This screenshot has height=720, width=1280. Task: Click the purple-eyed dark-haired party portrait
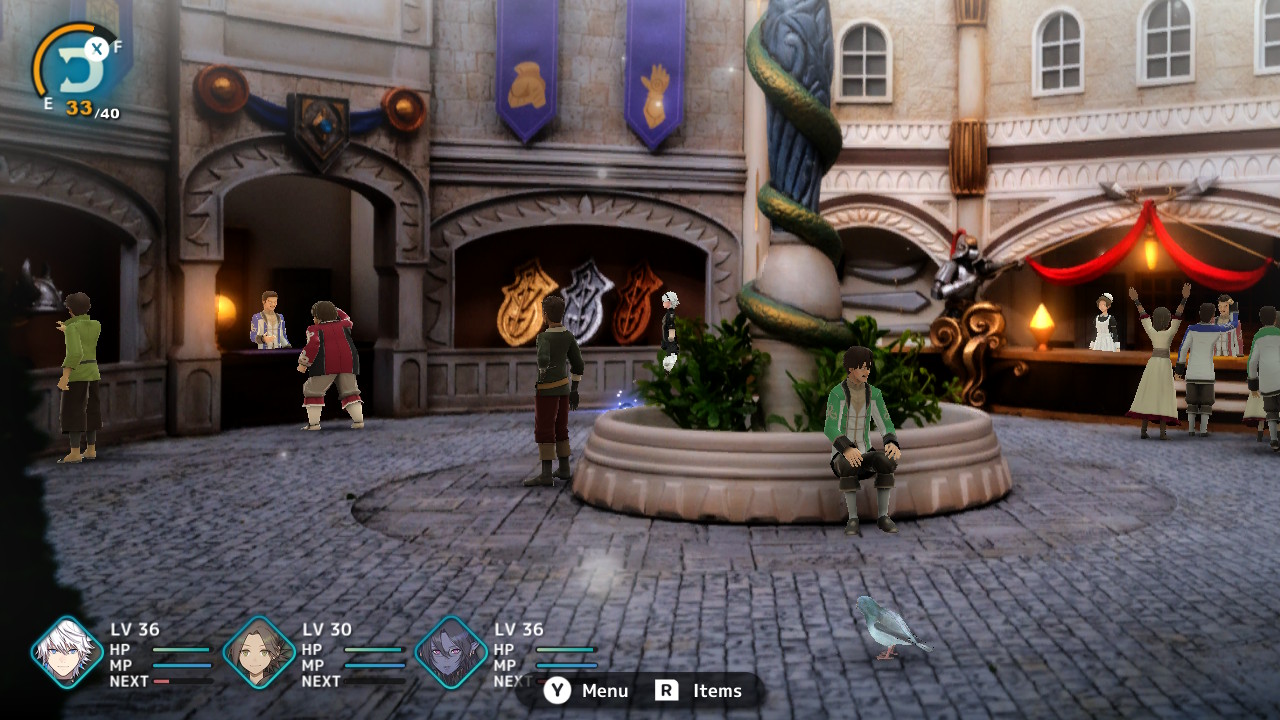(x=451, y=653)
